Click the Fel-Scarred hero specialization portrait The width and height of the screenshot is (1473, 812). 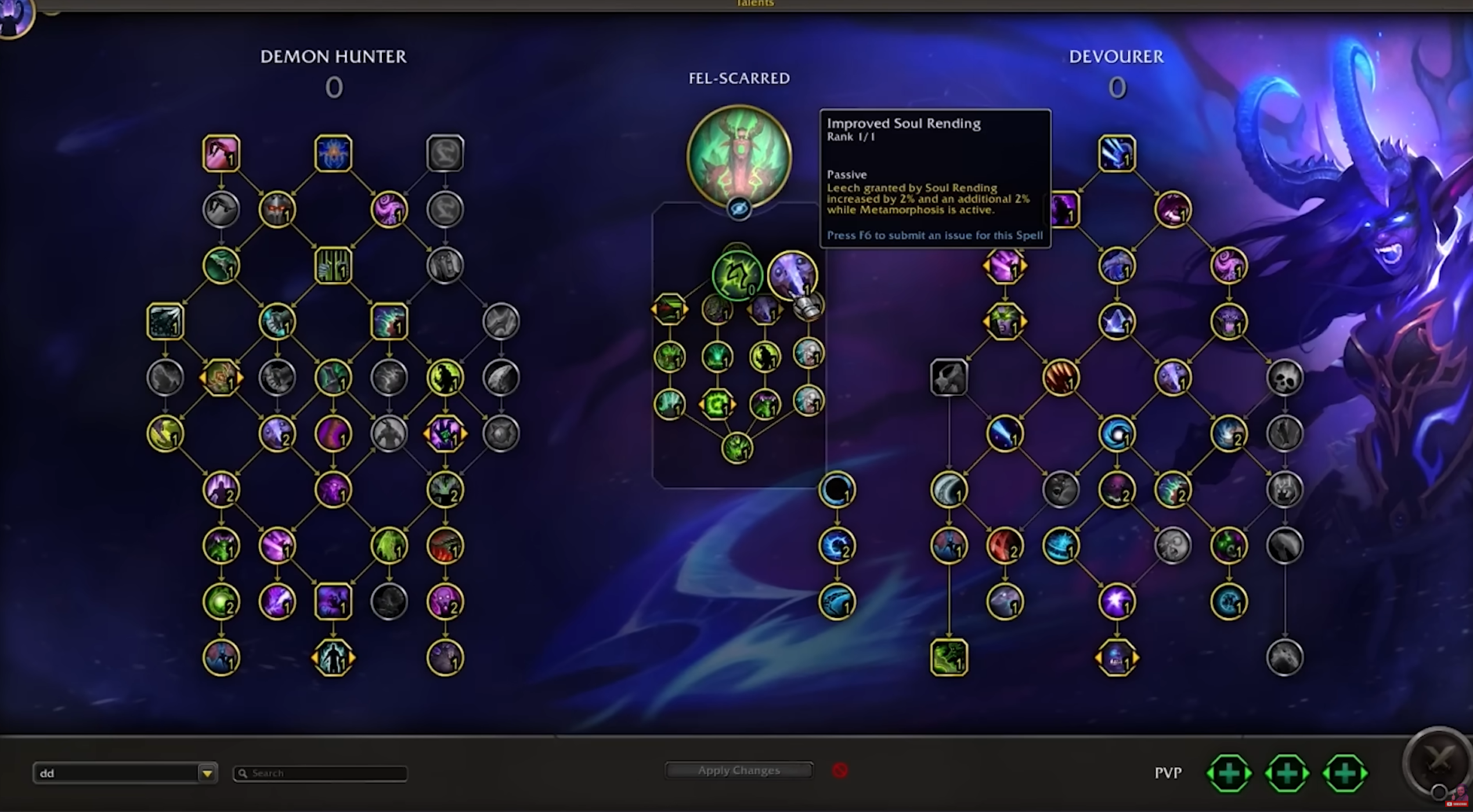pos(738,154)
